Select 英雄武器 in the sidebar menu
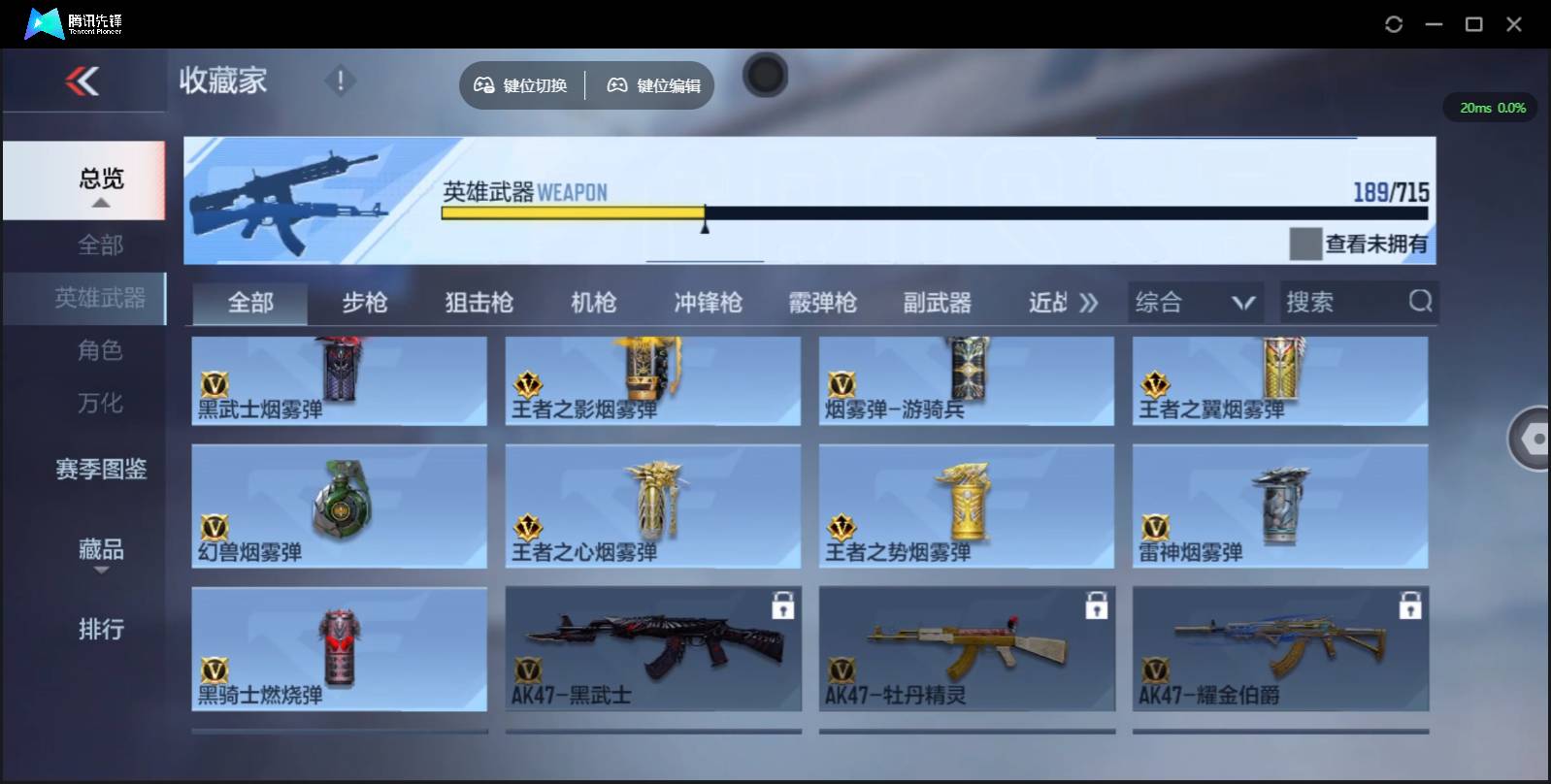 click(x=100, y=299)
